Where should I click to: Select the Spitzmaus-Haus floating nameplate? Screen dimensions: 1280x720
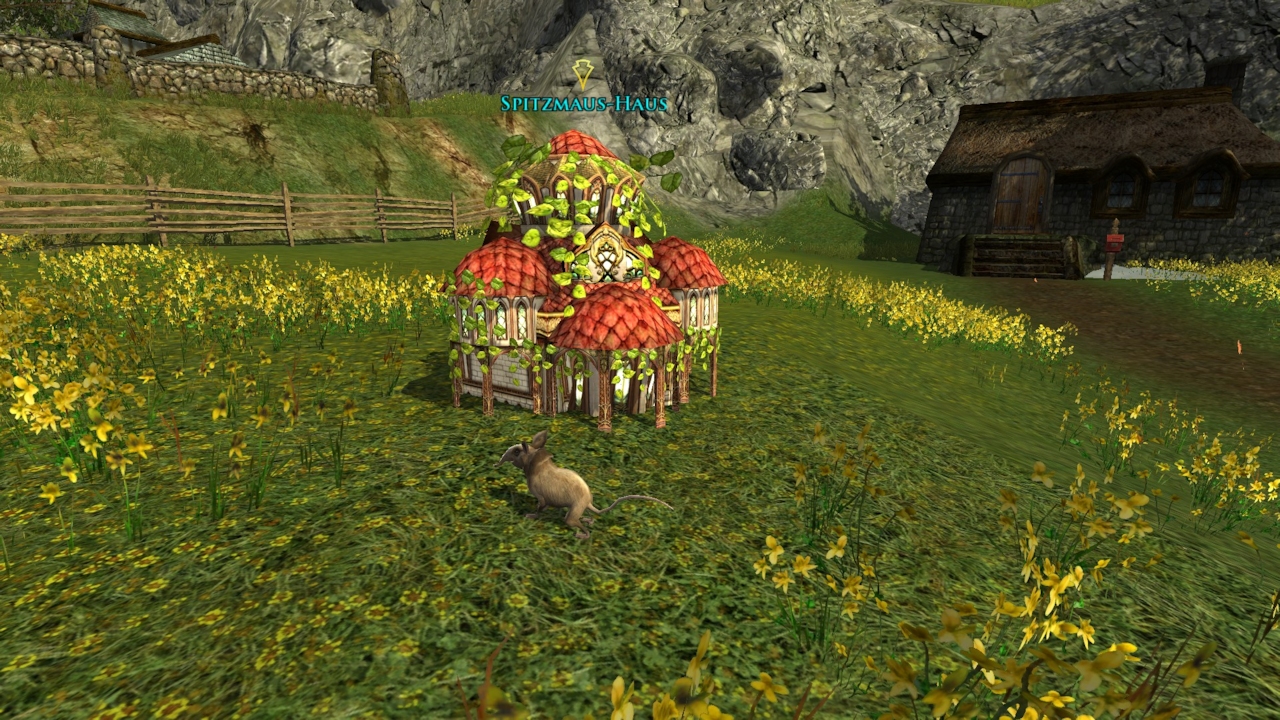pos(584,103)
